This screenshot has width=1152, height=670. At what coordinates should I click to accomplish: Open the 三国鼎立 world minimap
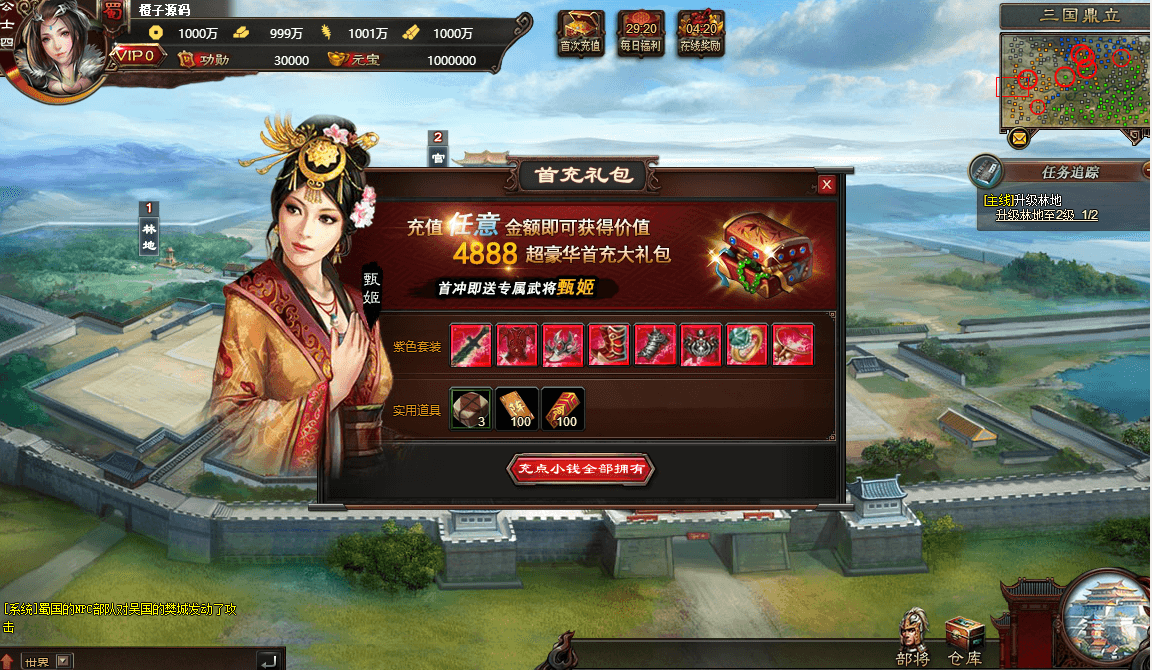pos(1073,80)
